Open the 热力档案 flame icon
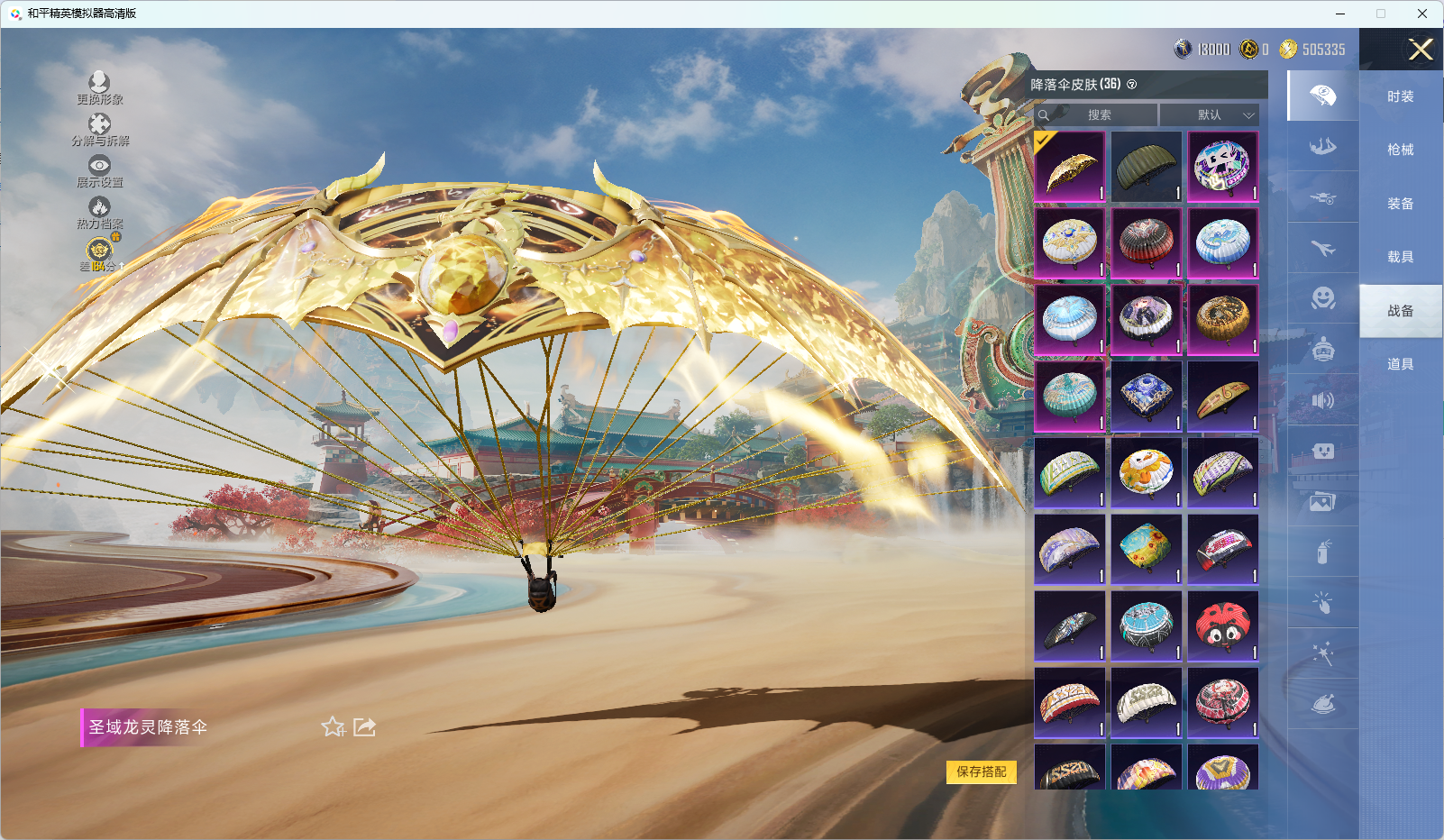 click(99, 212)
